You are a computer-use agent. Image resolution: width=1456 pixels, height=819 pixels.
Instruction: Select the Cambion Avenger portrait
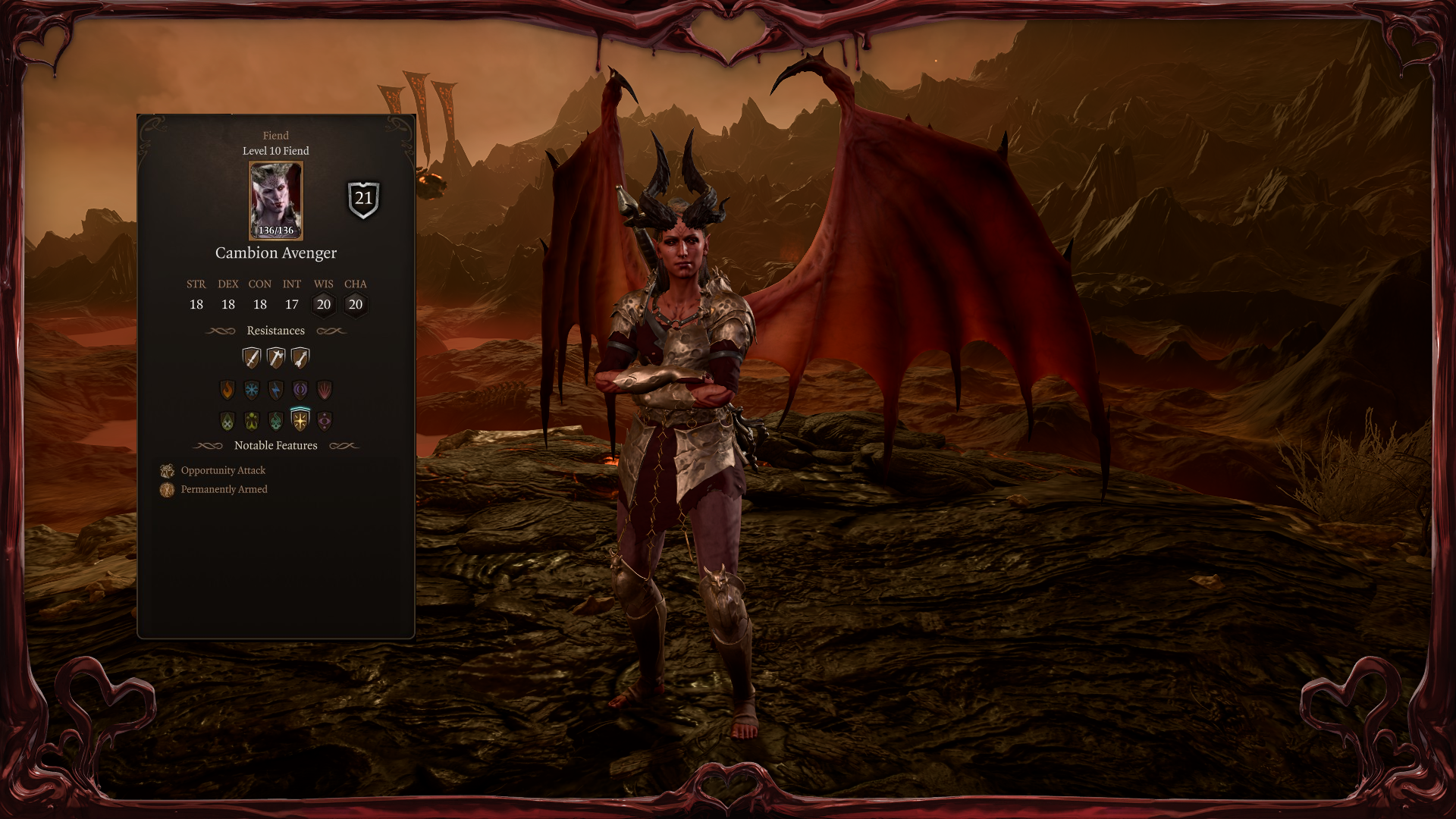(x=276, y=200)
